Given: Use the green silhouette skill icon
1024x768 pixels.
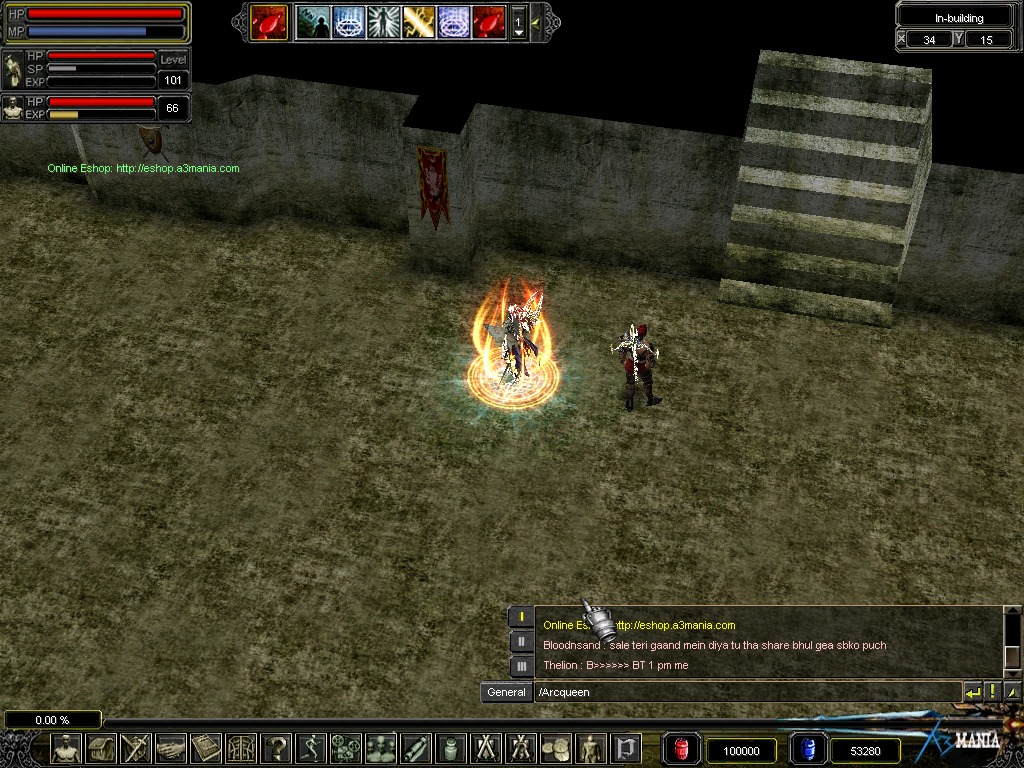Looking at the screenshot, I should pos(312,21).
